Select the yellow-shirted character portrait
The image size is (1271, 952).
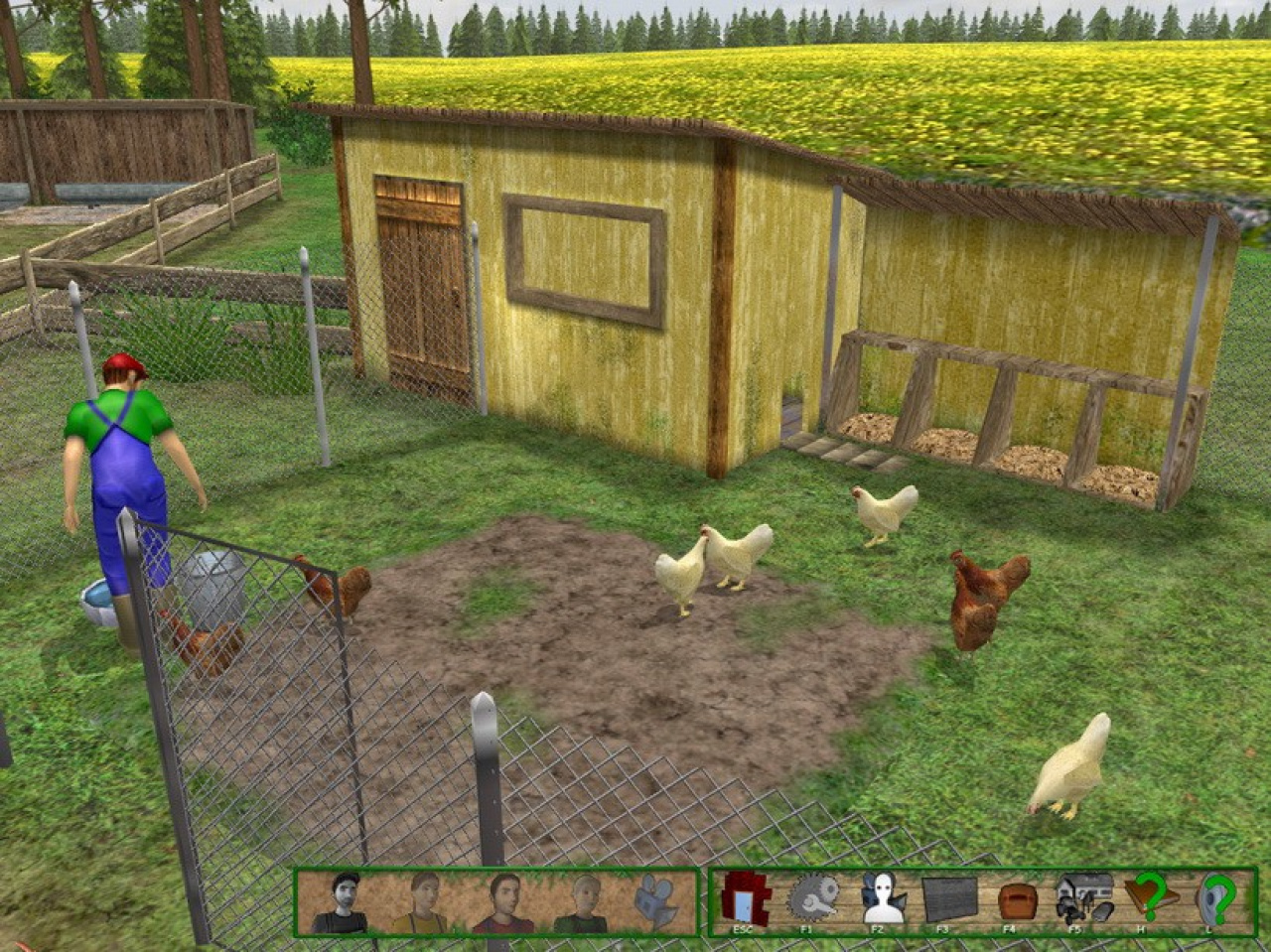[422, 901]
